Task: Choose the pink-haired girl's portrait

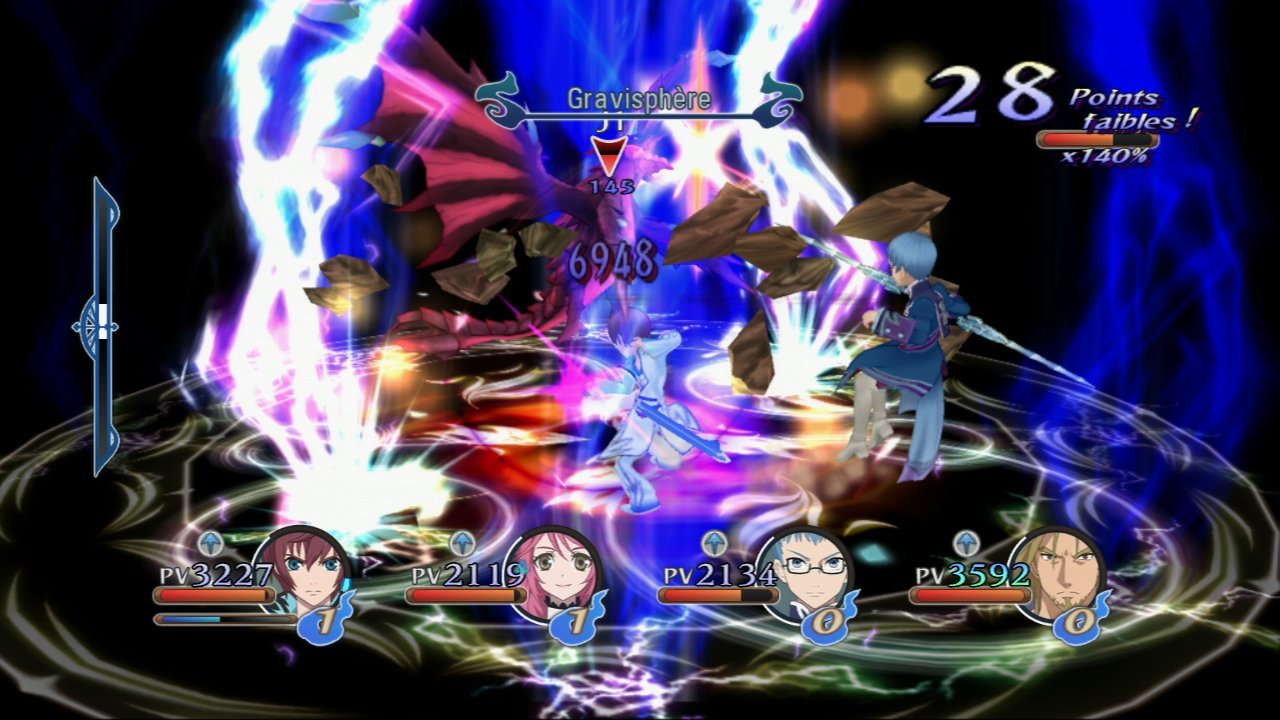Action: (x=555, y=576)
